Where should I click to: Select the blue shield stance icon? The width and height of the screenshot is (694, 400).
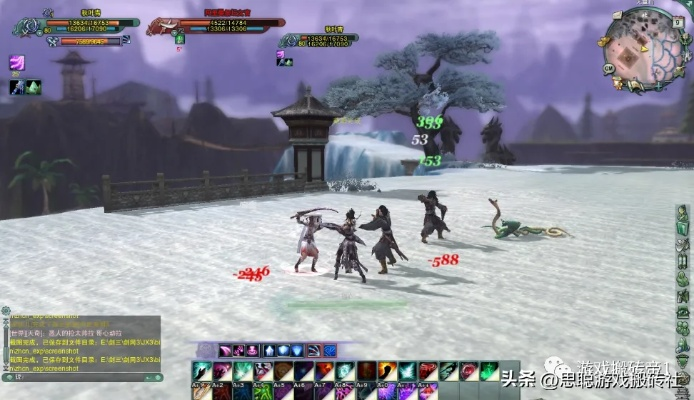283,350
